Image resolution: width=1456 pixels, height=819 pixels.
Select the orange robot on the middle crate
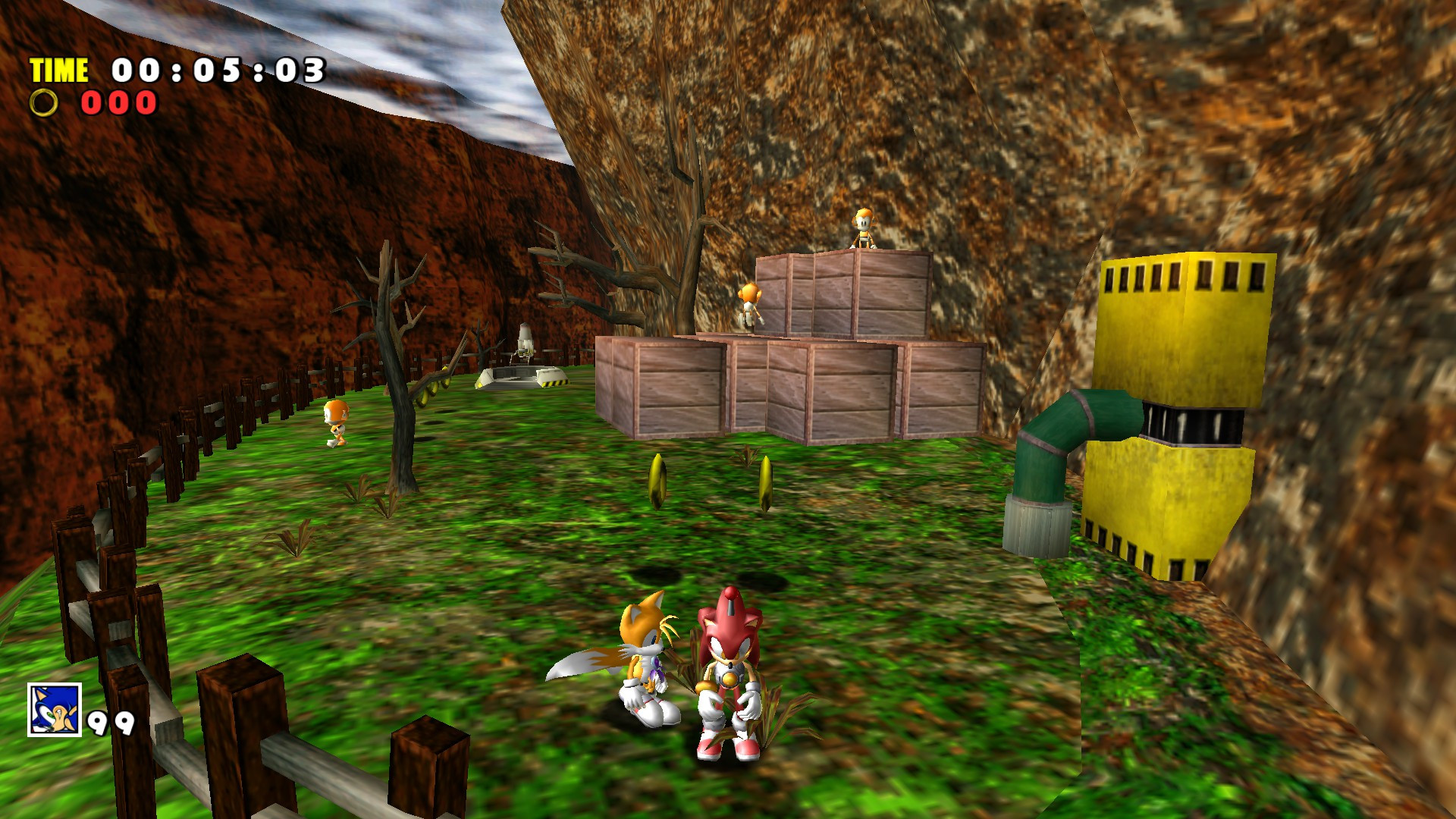(748, 303)
